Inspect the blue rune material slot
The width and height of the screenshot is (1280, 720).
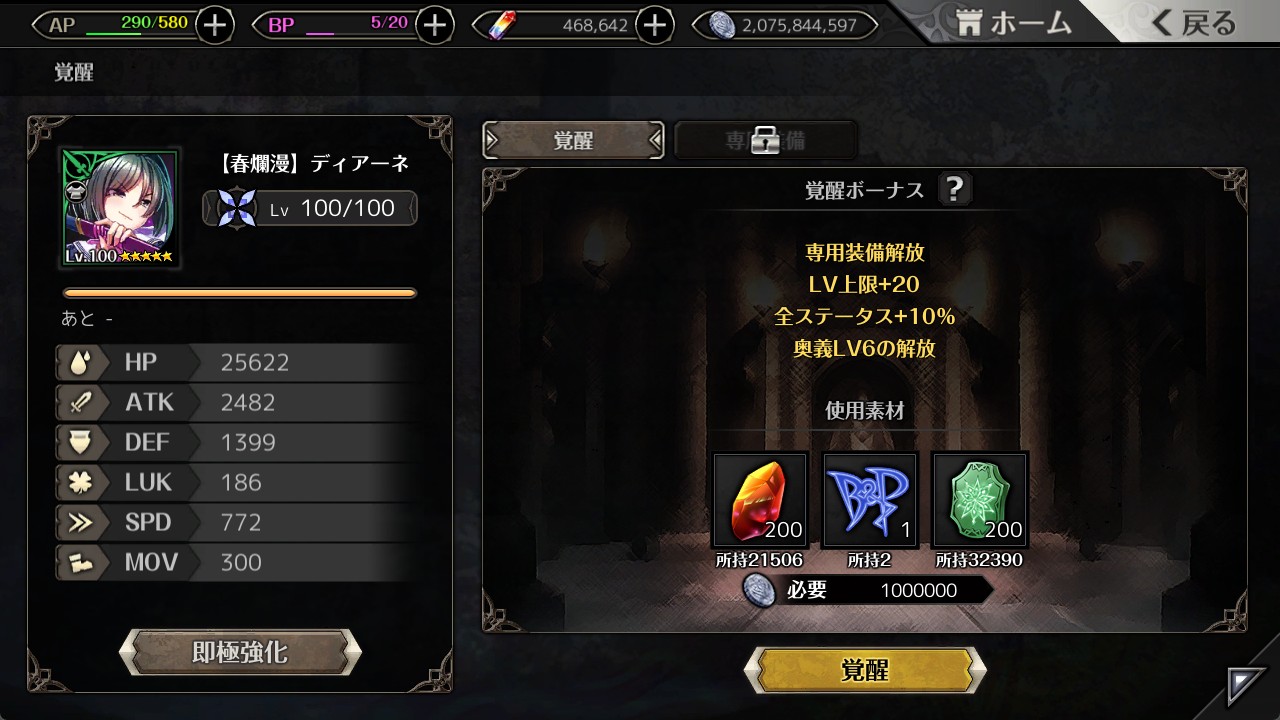(x=870, y=500)
